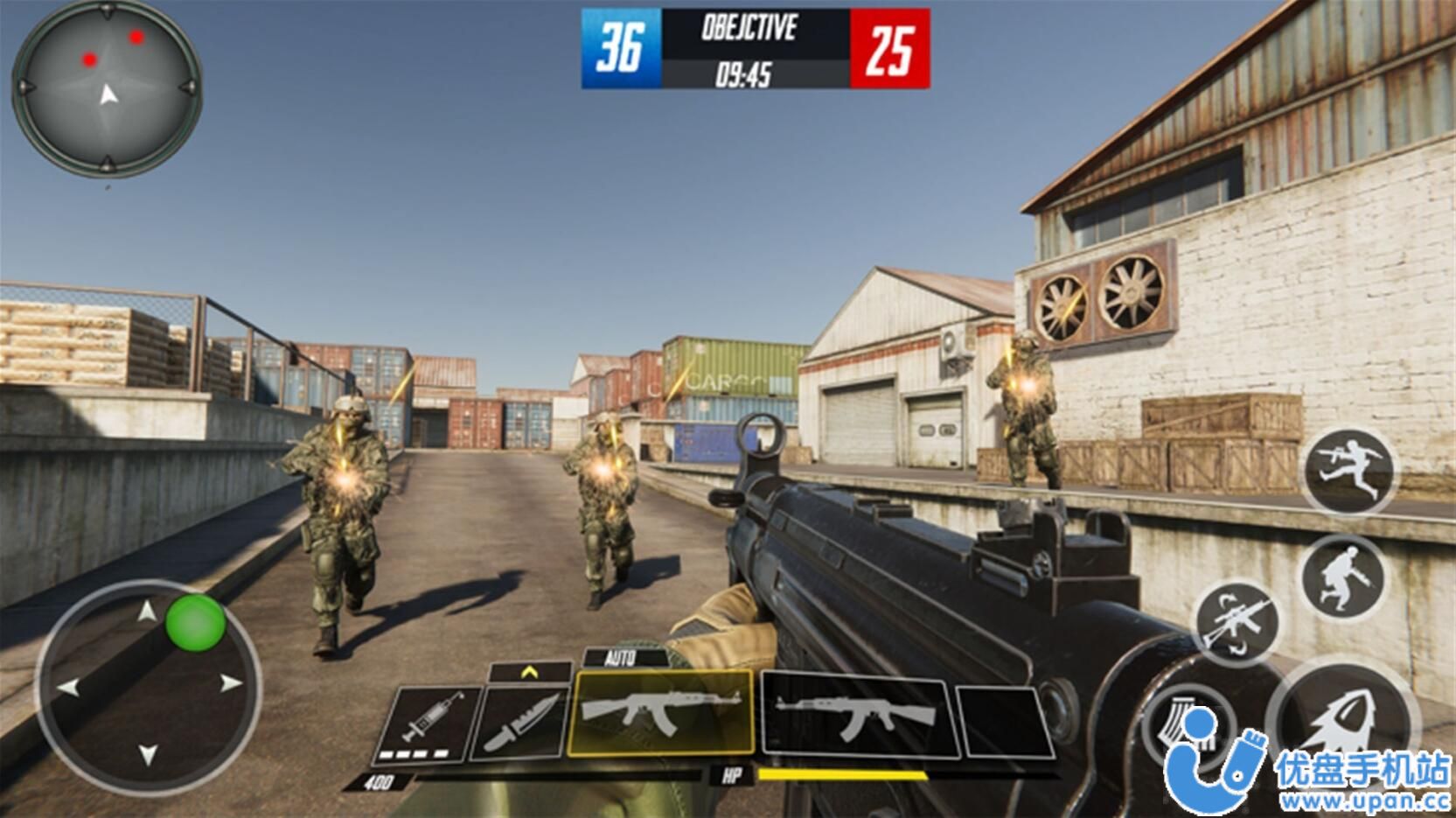This screenshot has width=1456, height=818.
Task: Switch to the unhighlighted rifle slot
Action: pos(857,716)
